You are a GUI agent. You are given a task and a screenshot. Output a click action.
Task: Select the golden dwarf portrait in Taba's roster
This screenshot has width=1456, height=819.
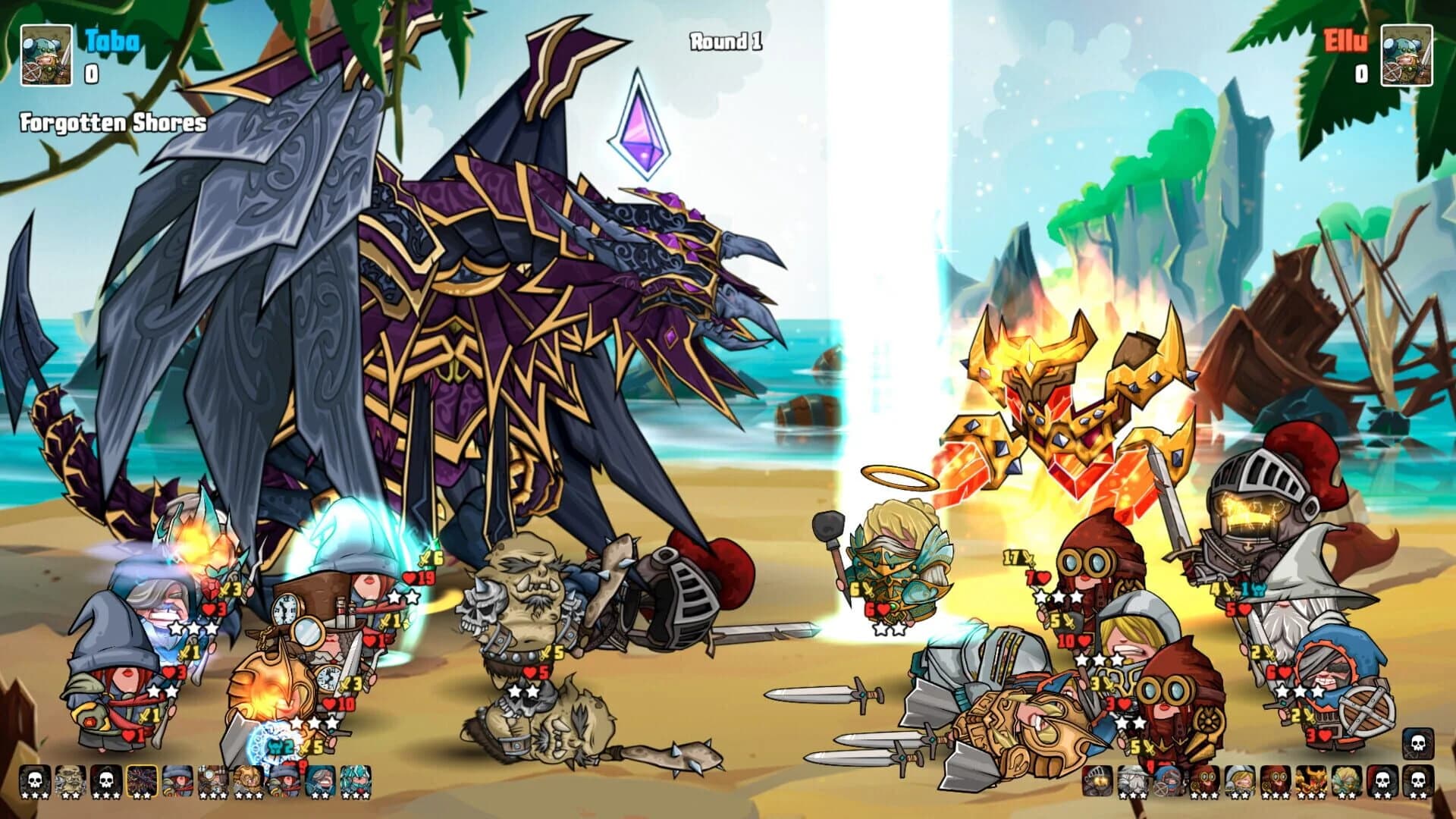tap(248, 781)
